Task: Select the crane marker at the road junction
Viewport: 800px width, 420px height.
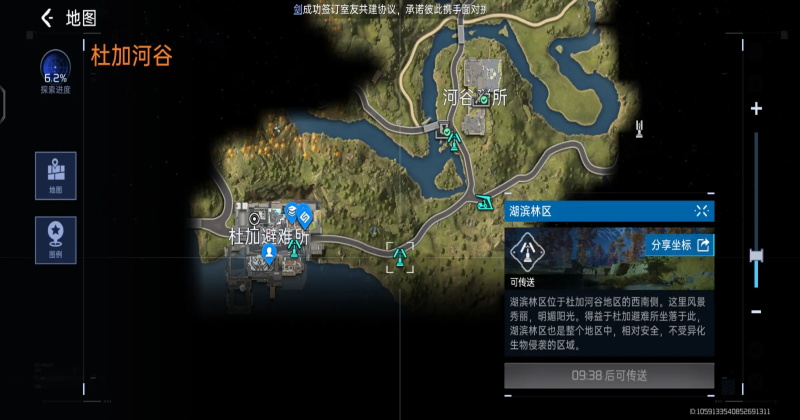Action: 486,201
